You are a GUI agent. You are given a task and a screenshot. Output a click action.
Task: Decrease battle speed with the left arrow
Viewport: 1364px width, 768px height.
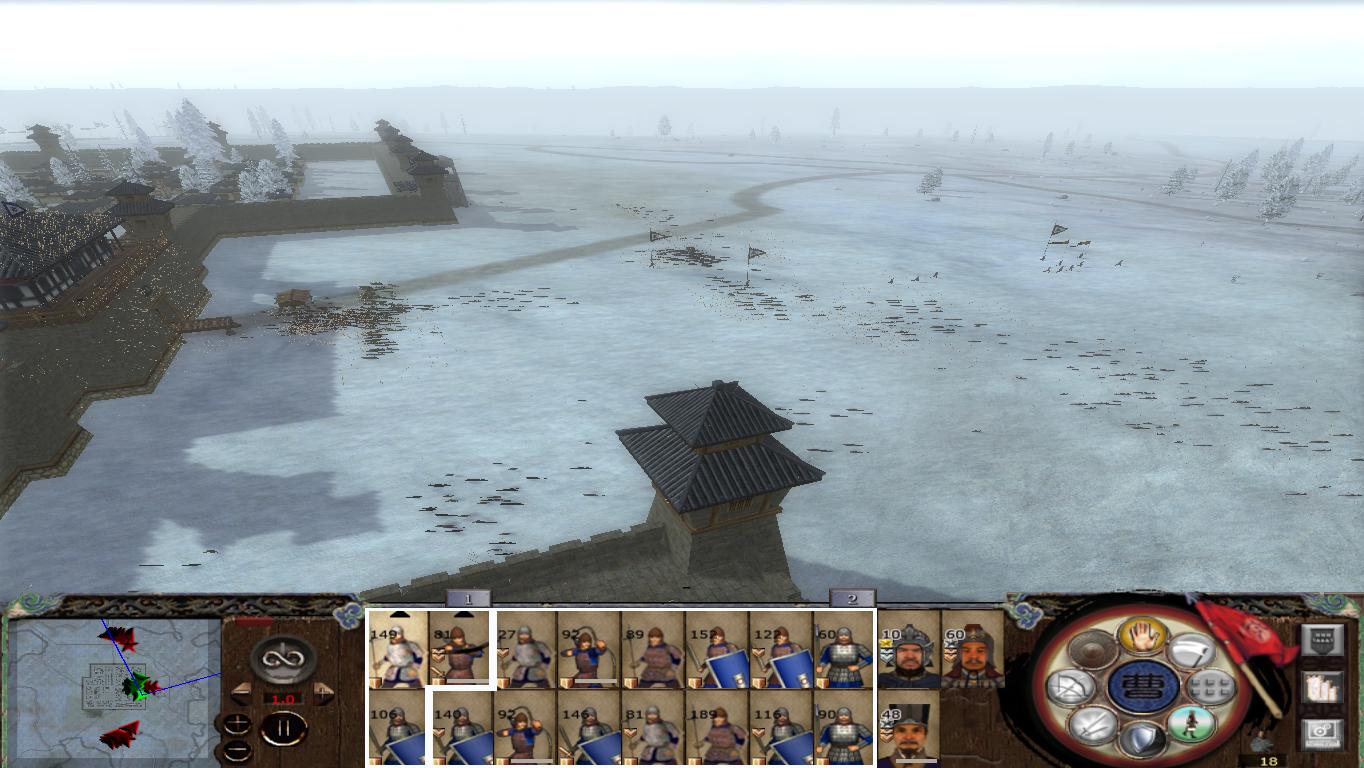[x=241, y=693]
